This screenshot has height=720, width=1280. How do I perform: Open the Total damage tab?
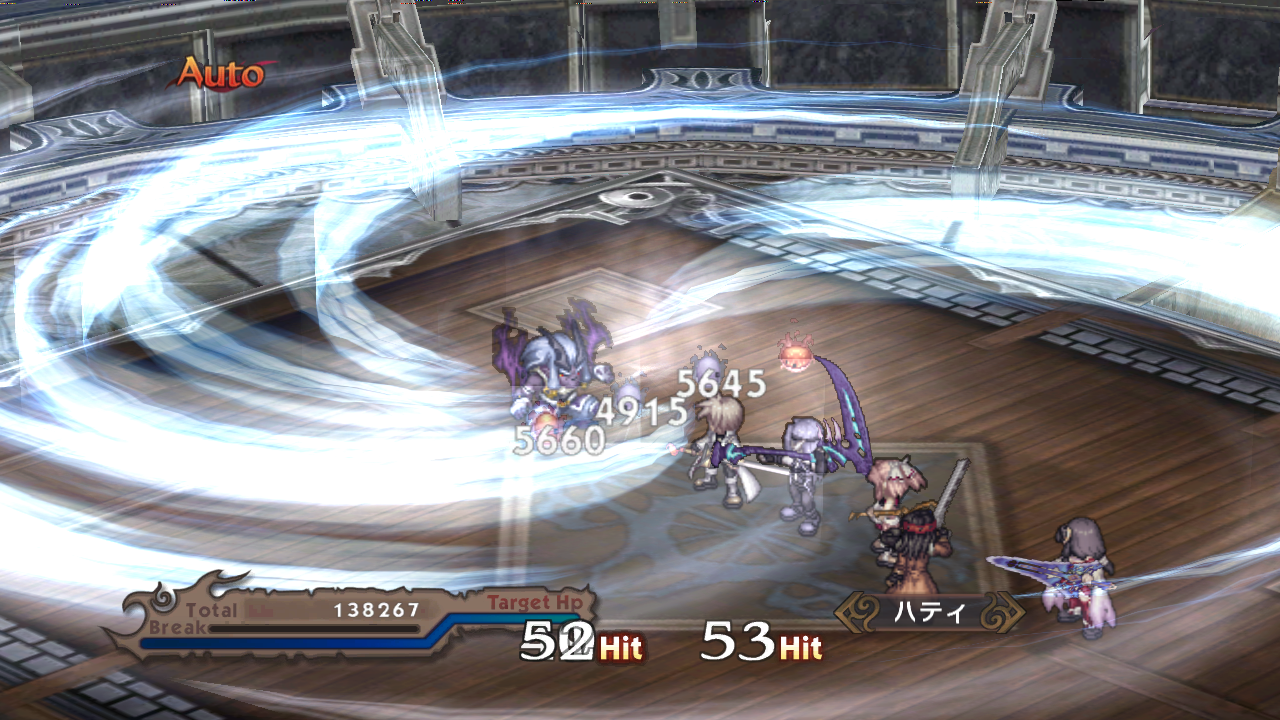point(211,606)
